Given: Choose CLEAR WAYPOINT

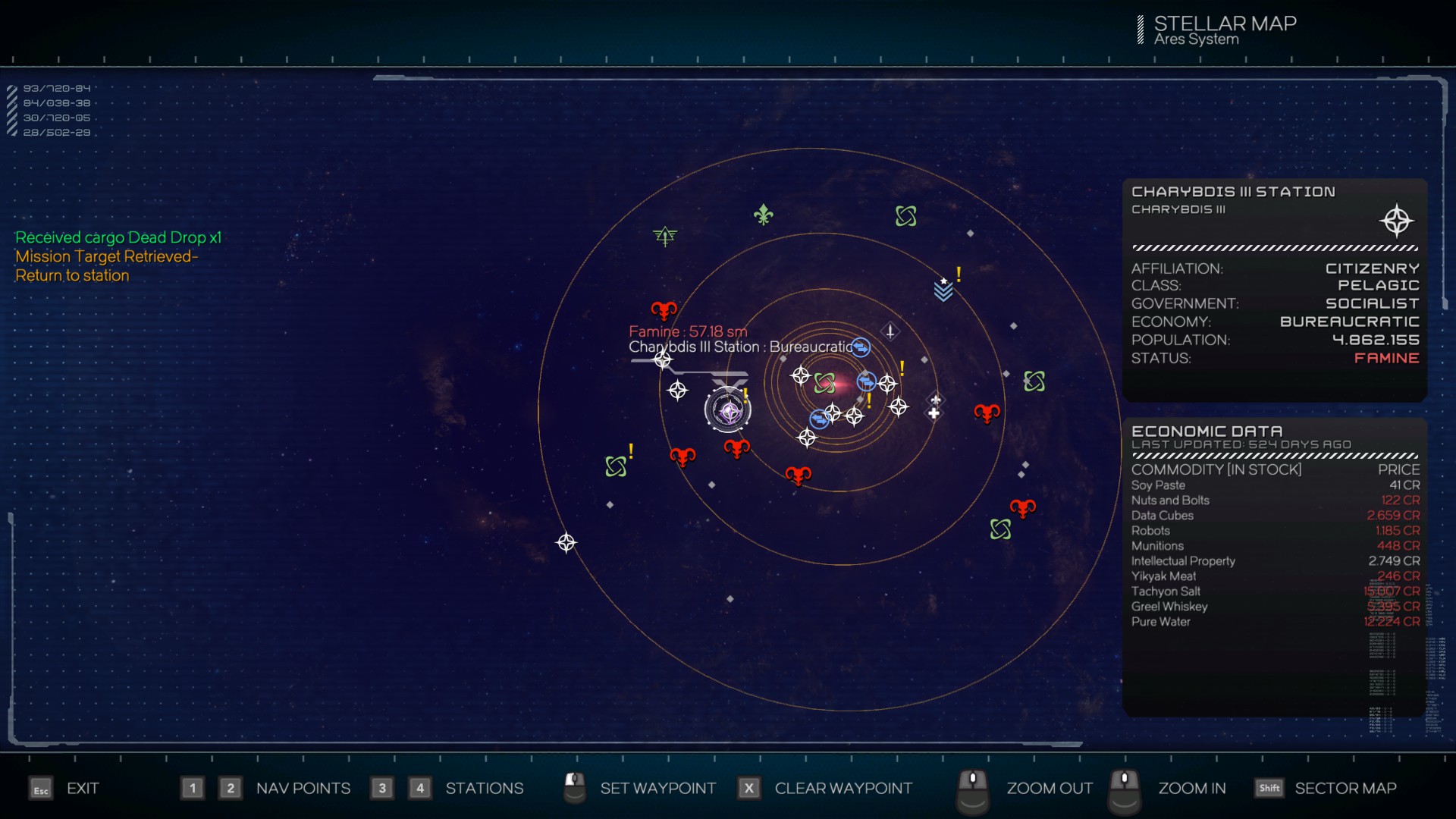Looking at the screenshot, I should (x=843, y=789).
